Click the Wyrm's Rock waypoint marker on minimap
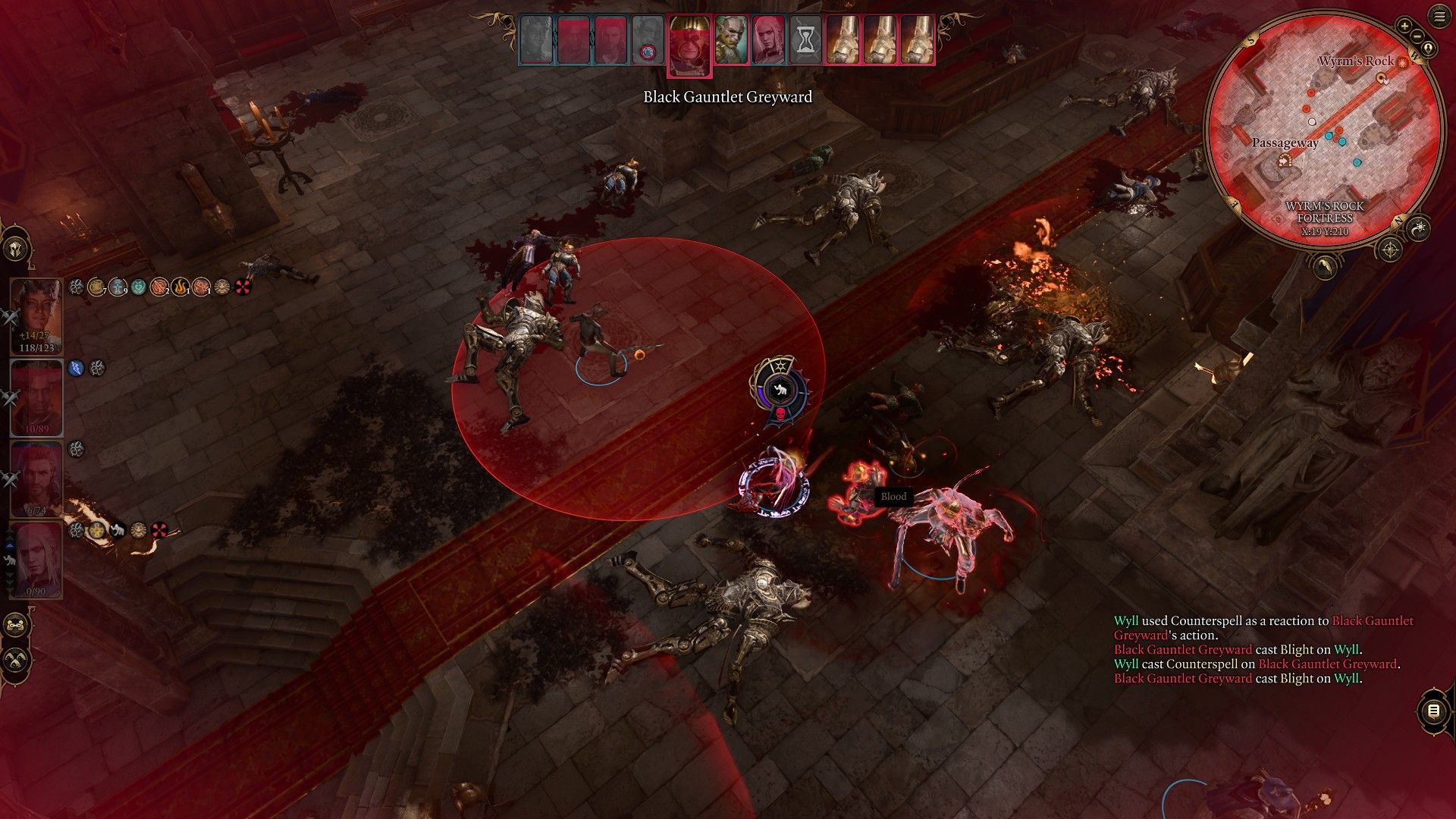This screenshot has width=1456, height=819. [x=1402, y=62]
